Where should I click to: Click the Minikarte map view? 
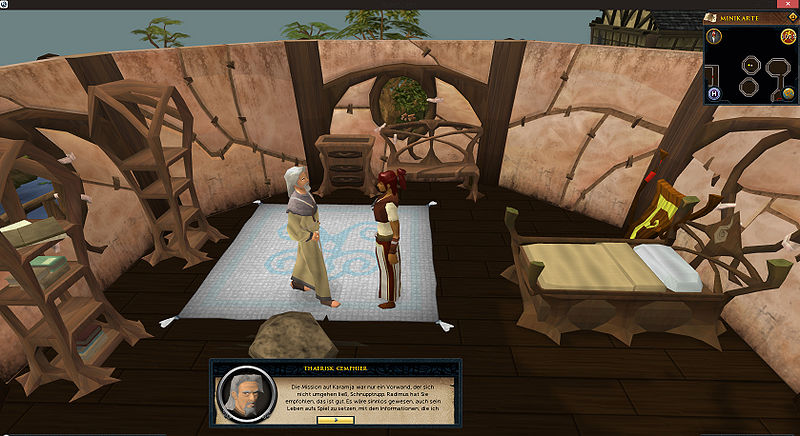[x=750, y=75]
